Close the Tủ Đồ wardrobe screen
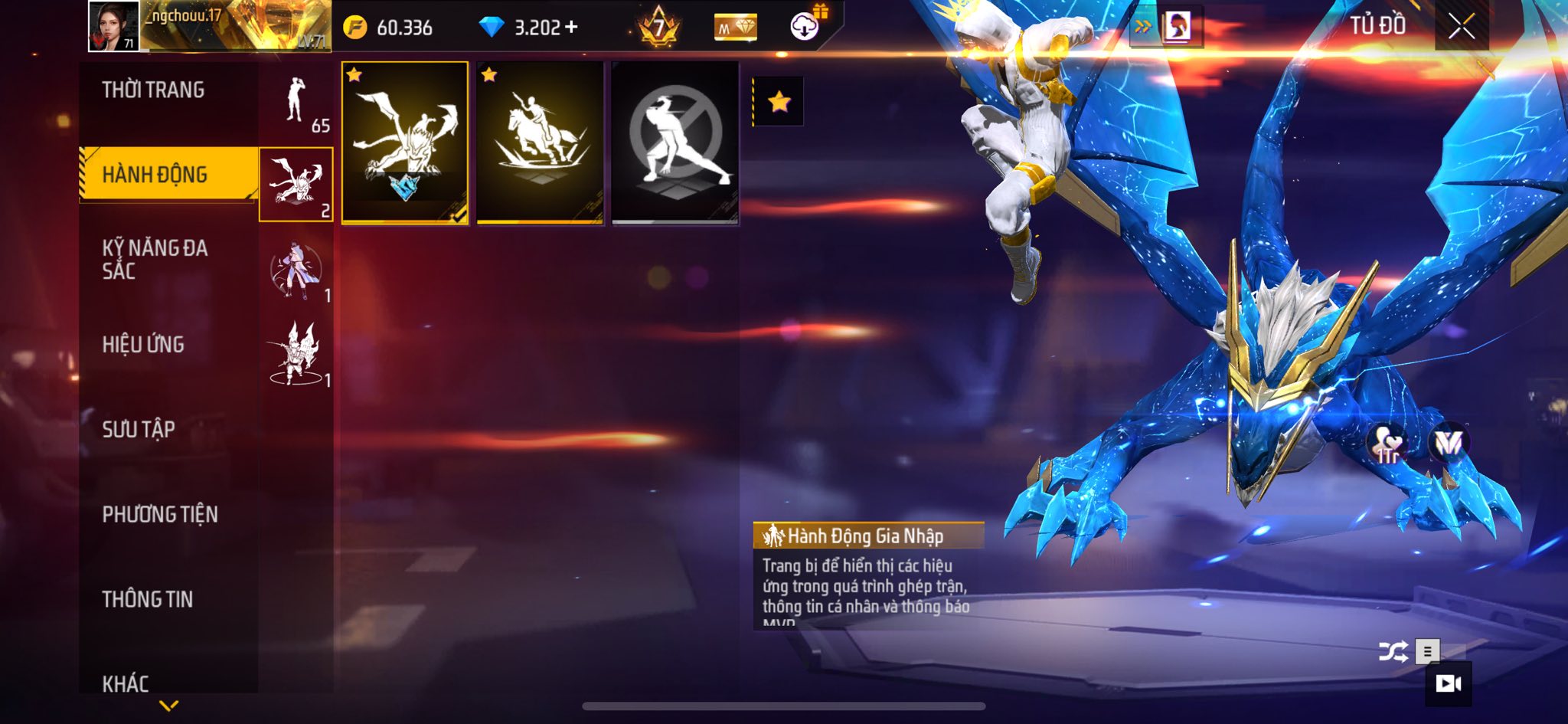This screenshot has height=724, width=1568. click(1461, 27)
